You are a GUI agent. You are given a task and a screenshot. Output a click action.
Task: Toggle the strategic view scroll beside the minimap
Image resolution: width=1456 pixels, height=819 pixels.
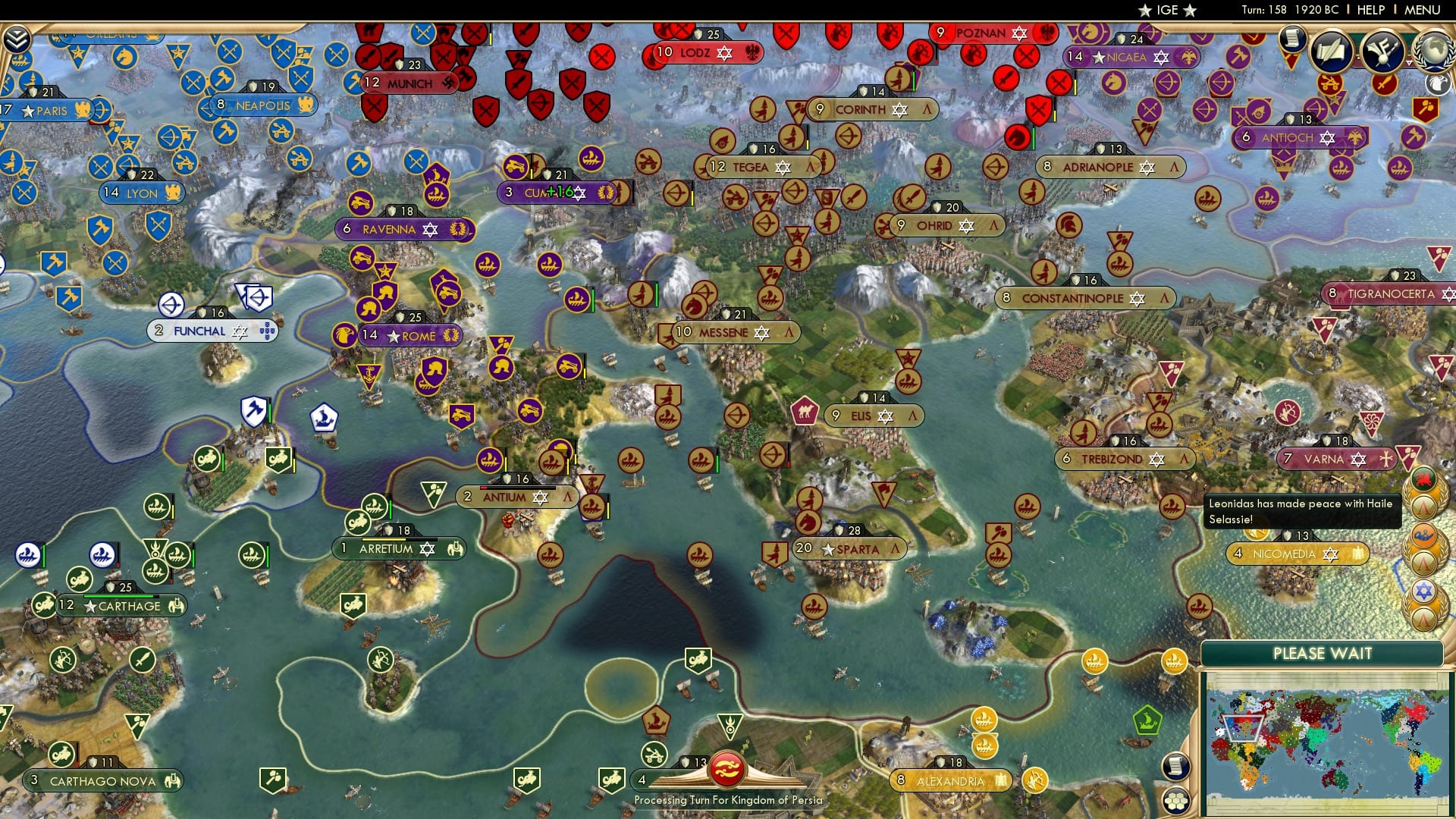coord(1176,767)
